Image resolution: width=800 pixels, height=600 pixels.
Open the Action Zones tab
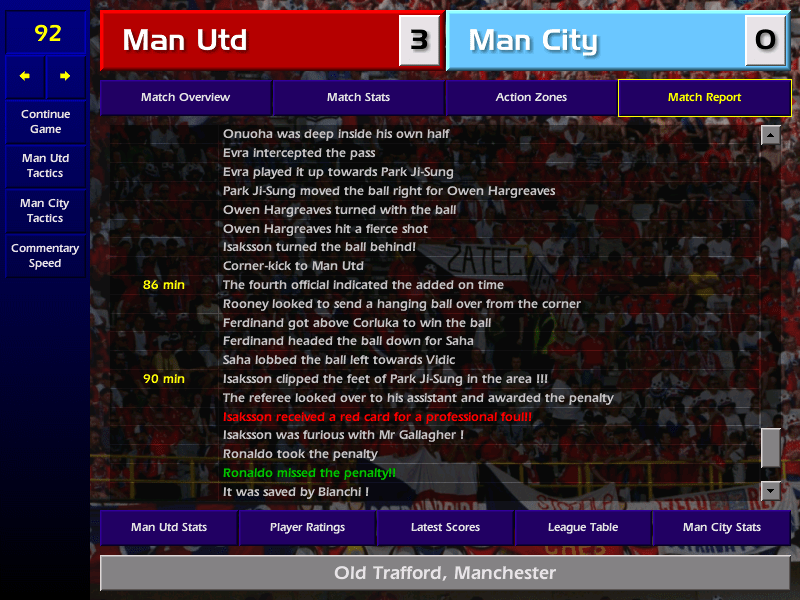tap(531, 98)
